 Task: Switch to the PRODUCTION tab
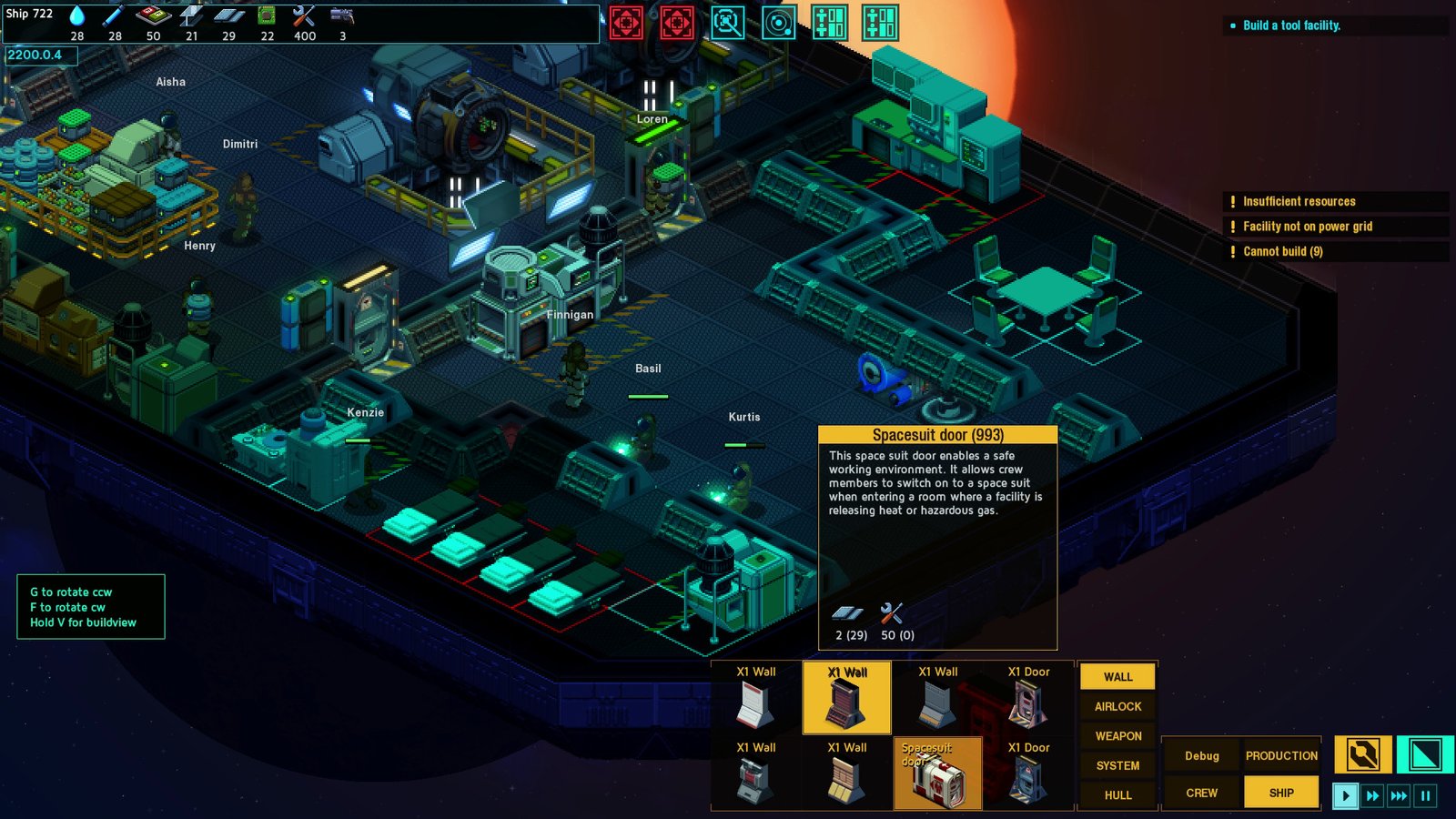click(x=1282, y=755)
